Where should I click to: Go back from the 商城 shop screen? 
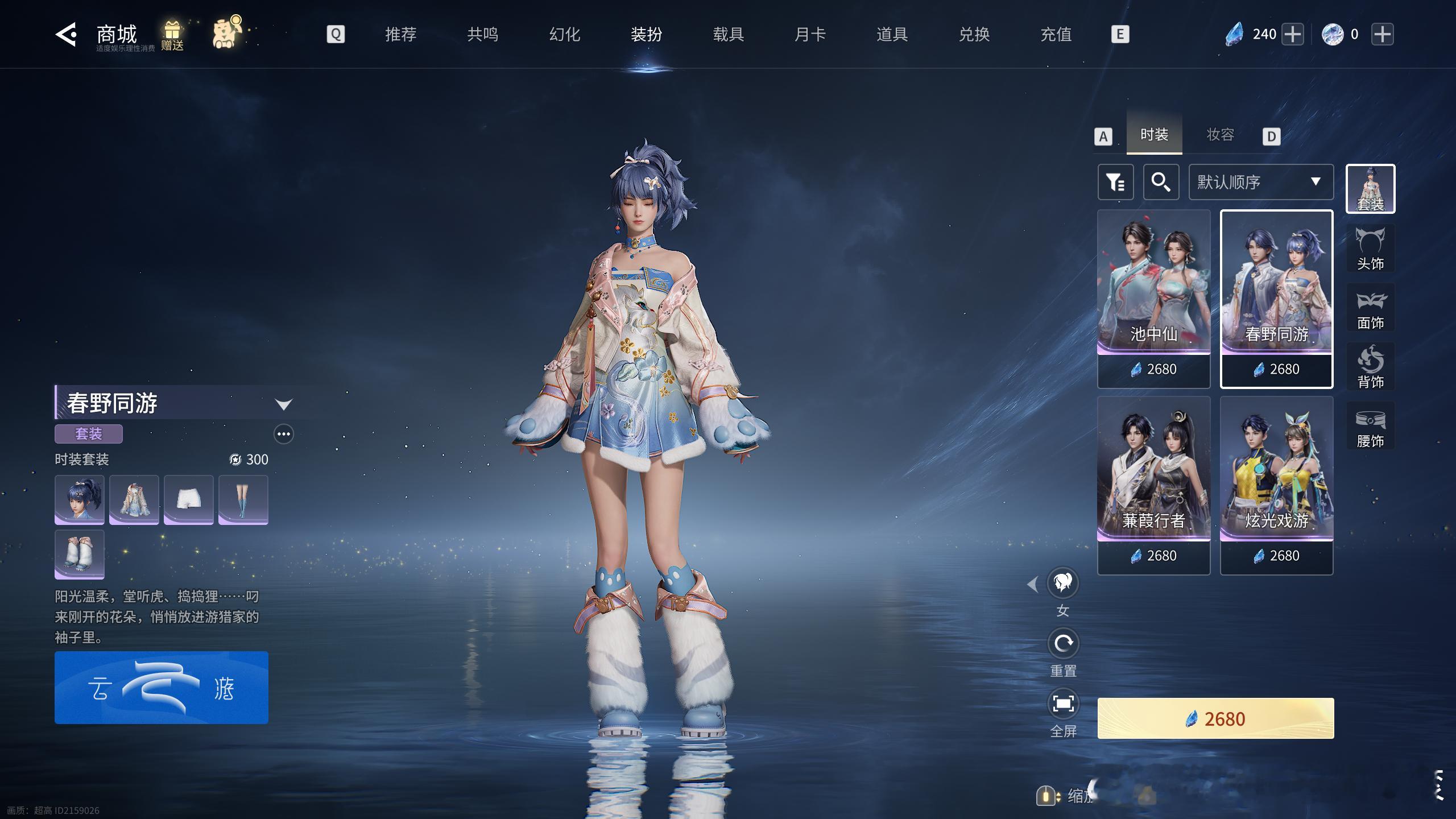coord(66,35)
